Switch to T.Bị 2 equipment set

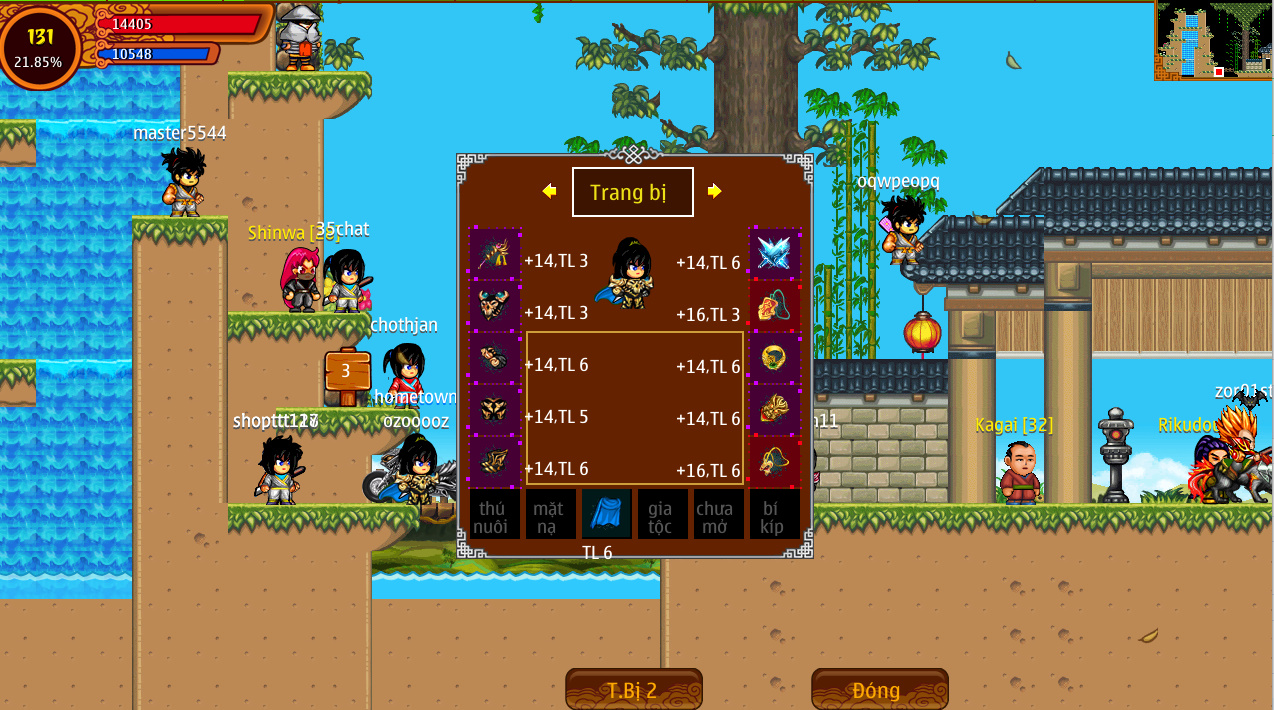pos(633,690)
